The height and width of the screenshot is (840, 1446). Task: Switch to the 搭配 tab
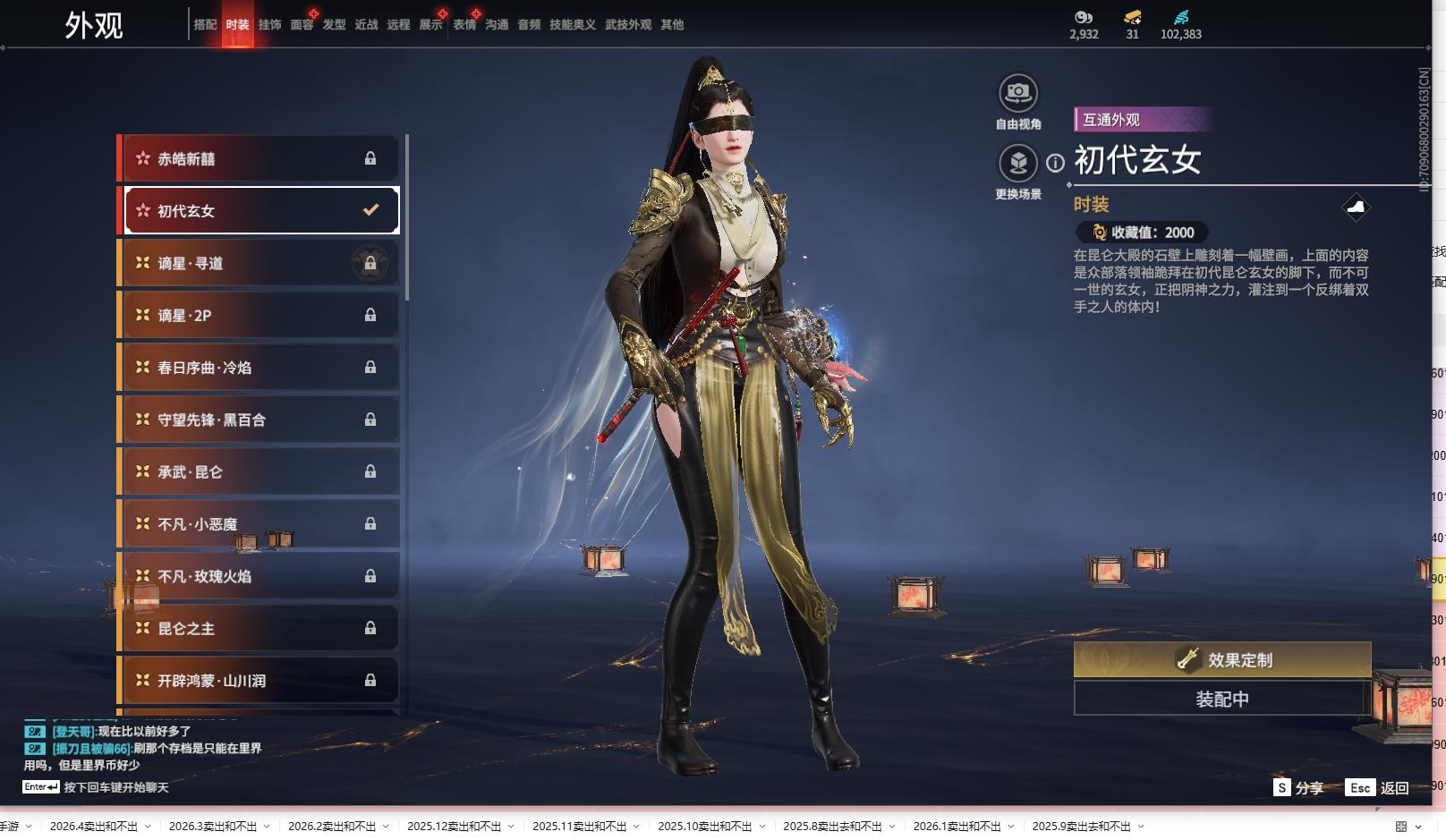tap(205, 25)
